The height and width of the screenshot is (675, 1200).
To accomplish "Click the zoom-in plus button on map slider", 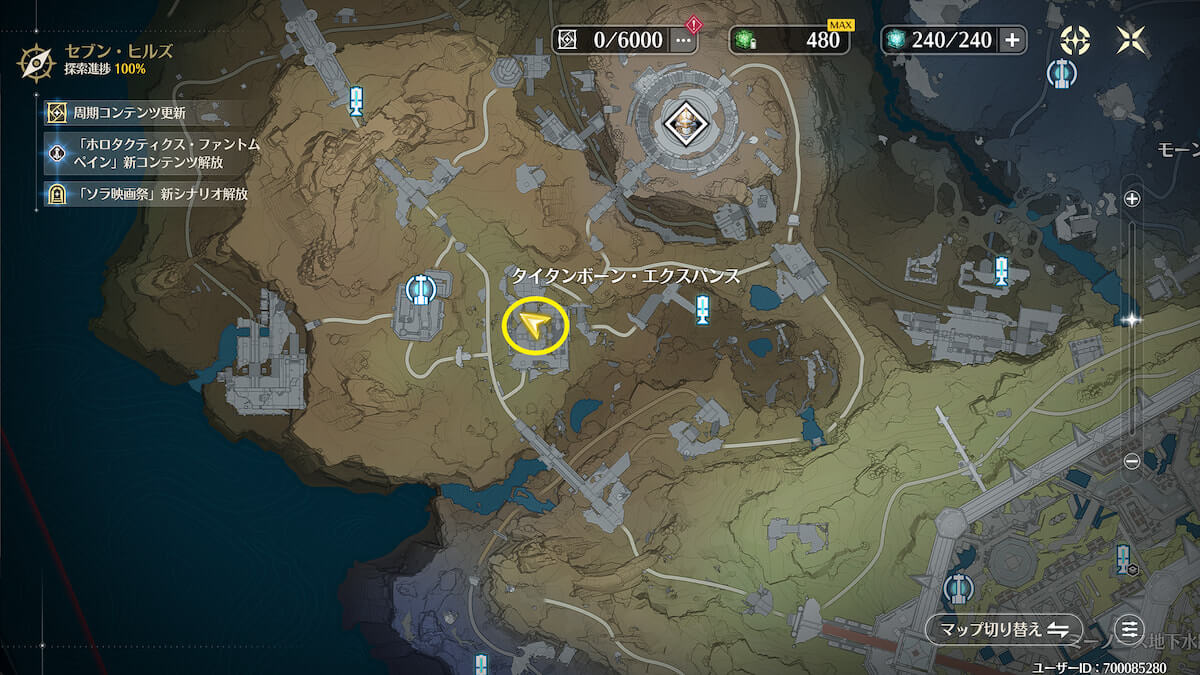I will (x=1132, y=199).
